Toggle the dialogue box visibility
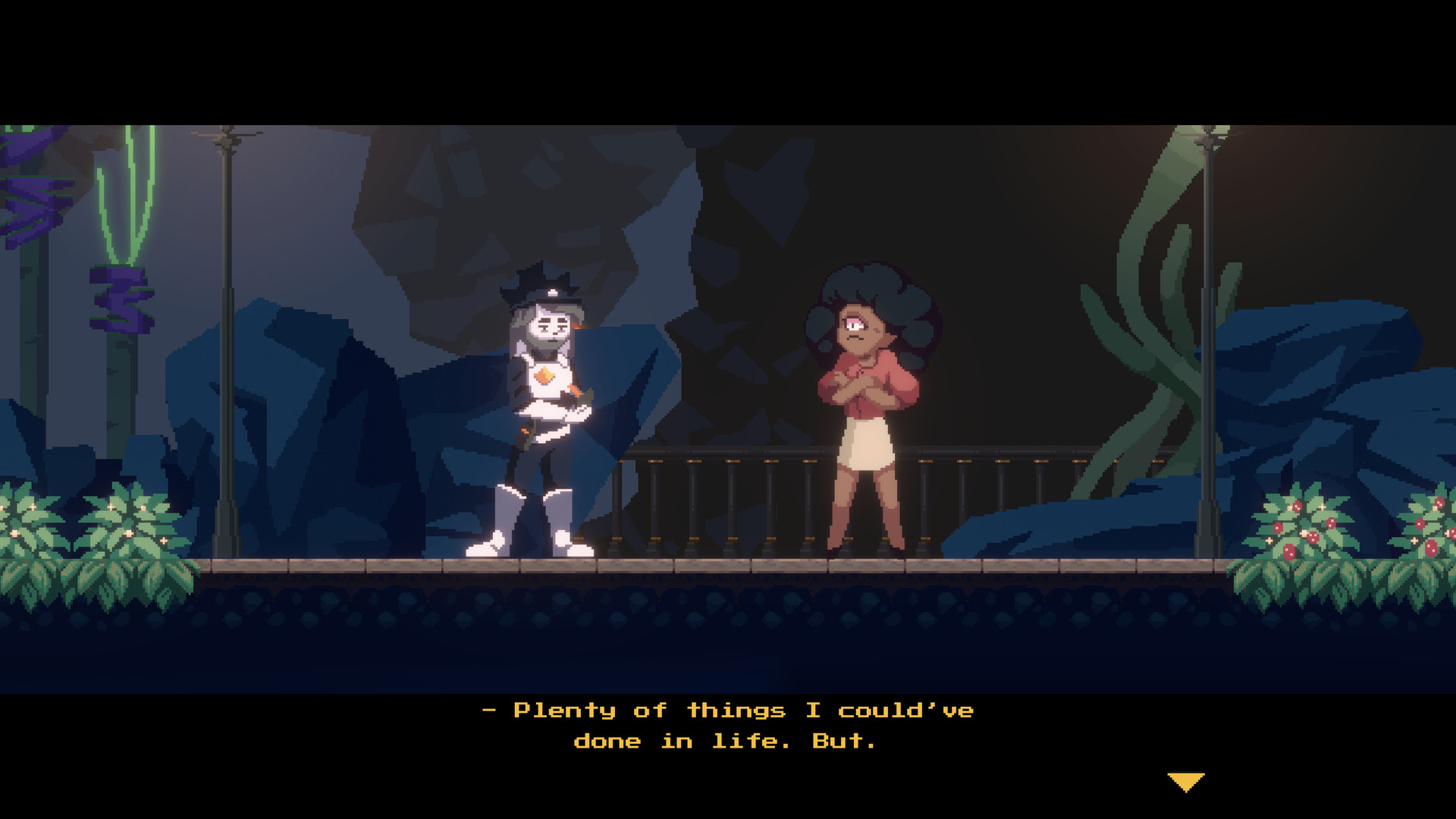This screenshot has height=819, width=1456. [x=728, y=724]
